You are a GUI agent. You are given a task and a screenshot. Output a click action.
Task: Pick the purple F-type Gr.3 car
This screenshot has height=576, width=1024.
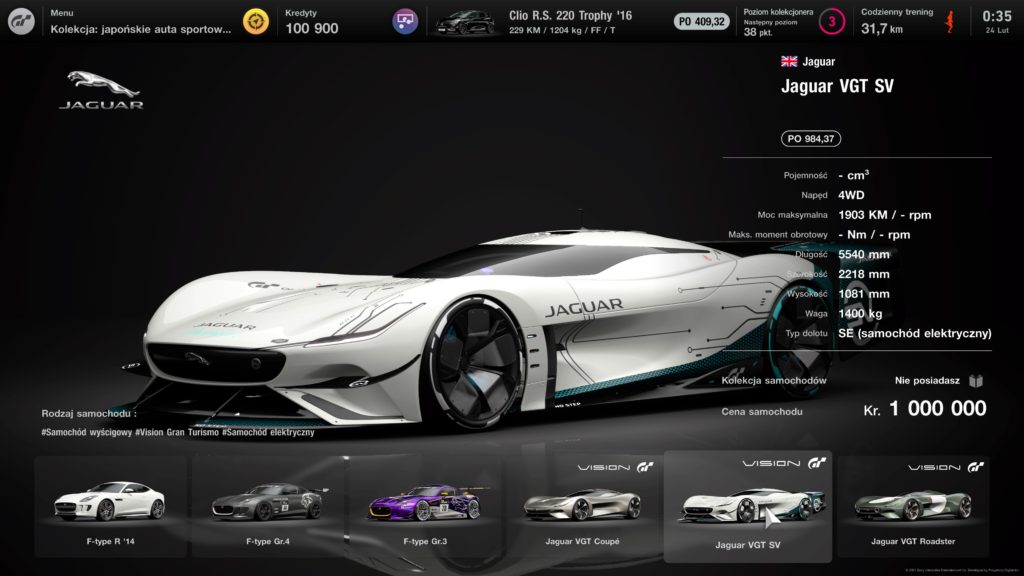coord(424,506)
